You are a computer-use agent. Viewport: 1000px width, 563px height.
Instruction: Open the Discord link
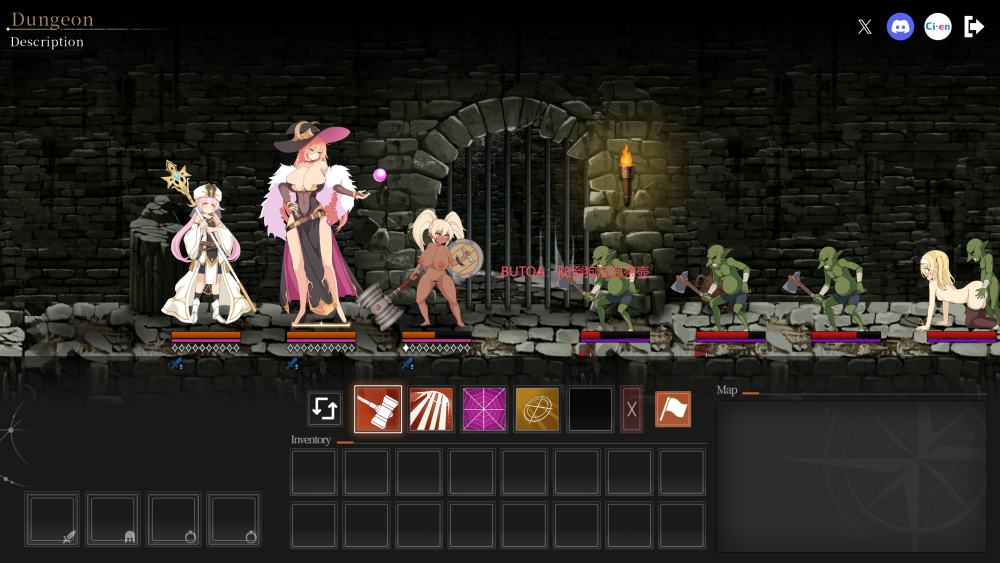pyautogui.click(x=900, y=27)
